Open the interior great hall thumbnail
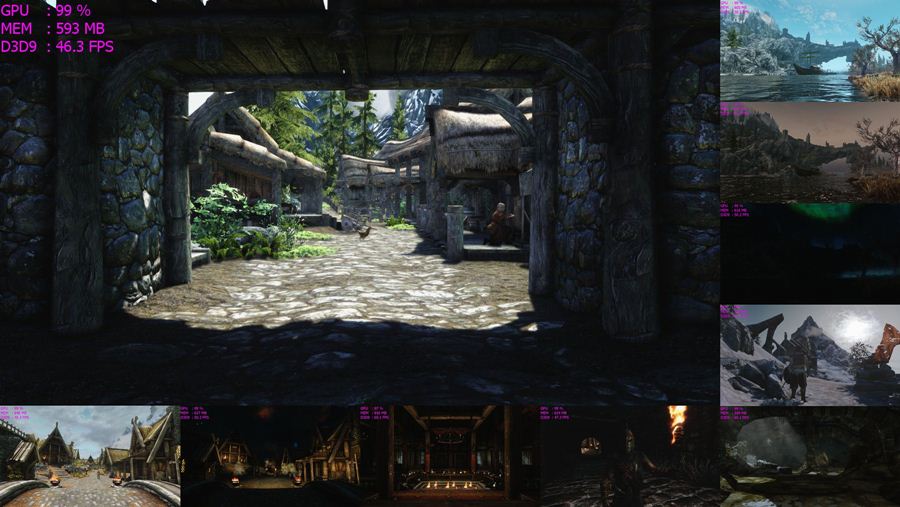The height and width of the screenshot is (507, 900). 450,455
